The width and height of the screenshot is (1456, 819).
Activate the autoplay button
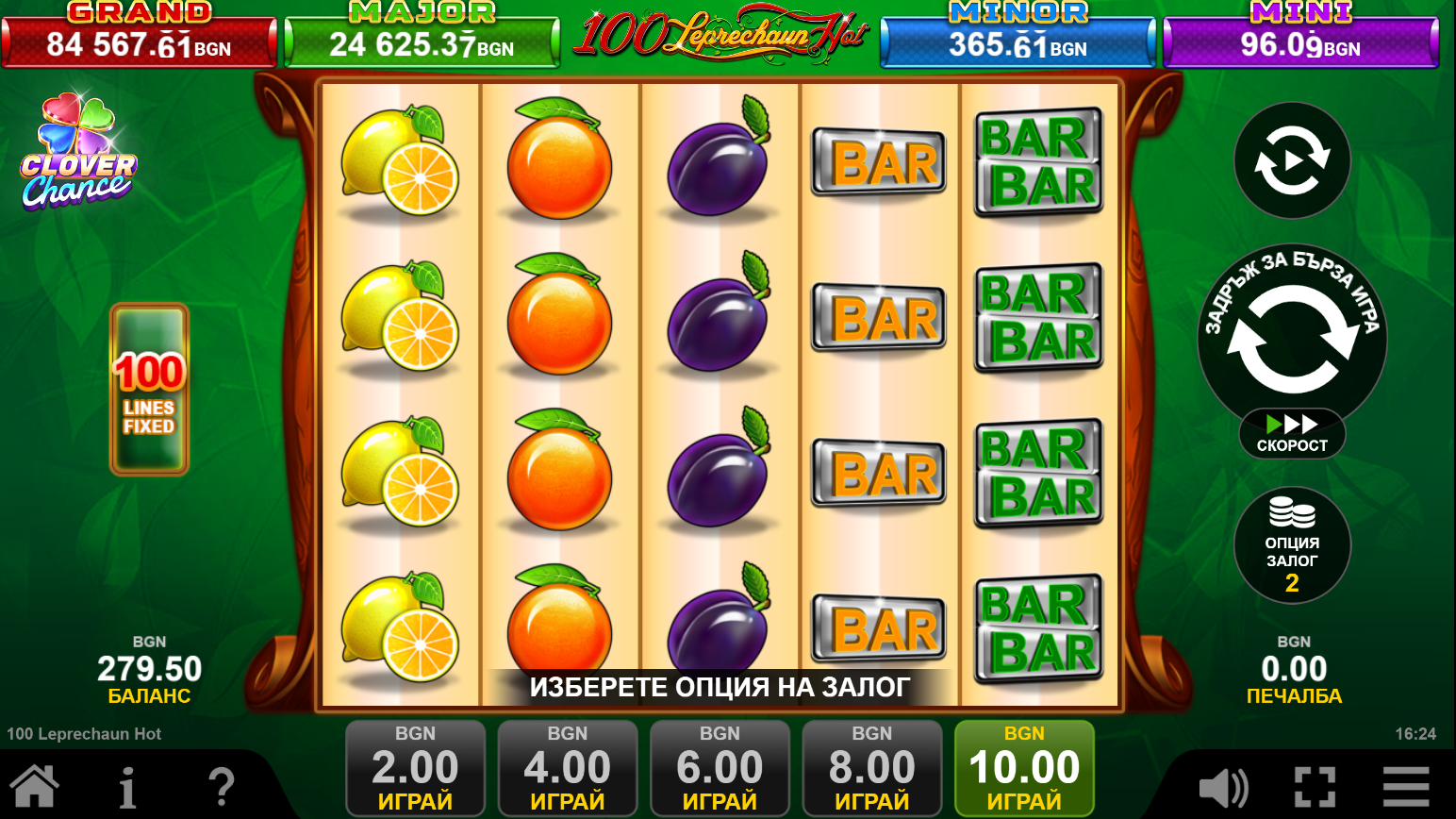click(1292, 160)
